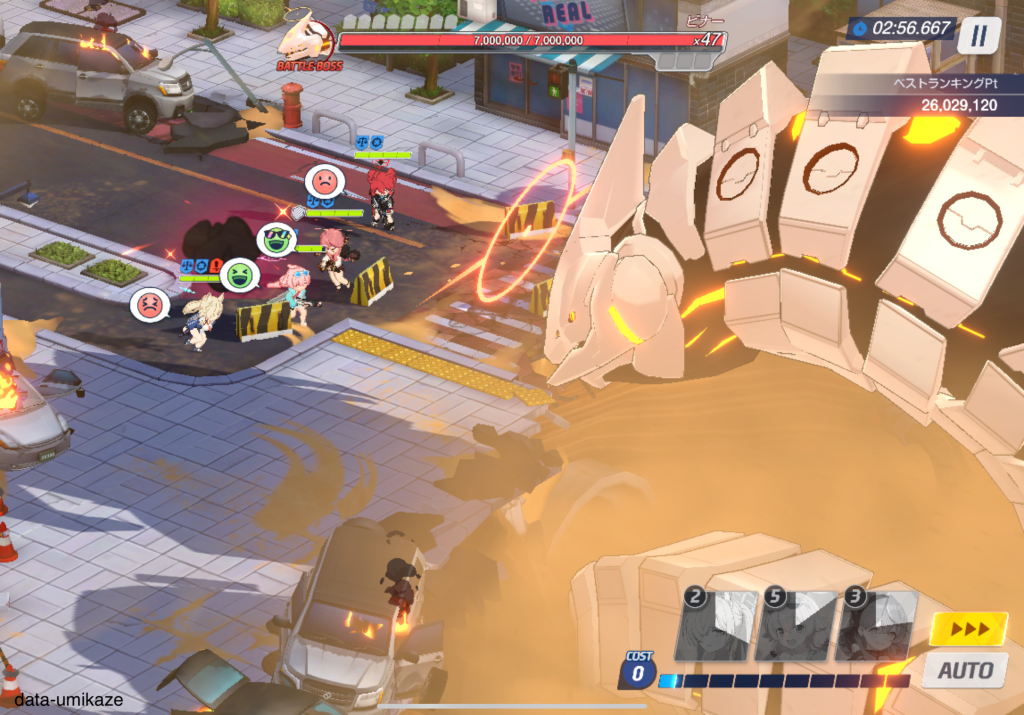Pause the battle
Screen dimensions: 1024x715
pos(979,35)
